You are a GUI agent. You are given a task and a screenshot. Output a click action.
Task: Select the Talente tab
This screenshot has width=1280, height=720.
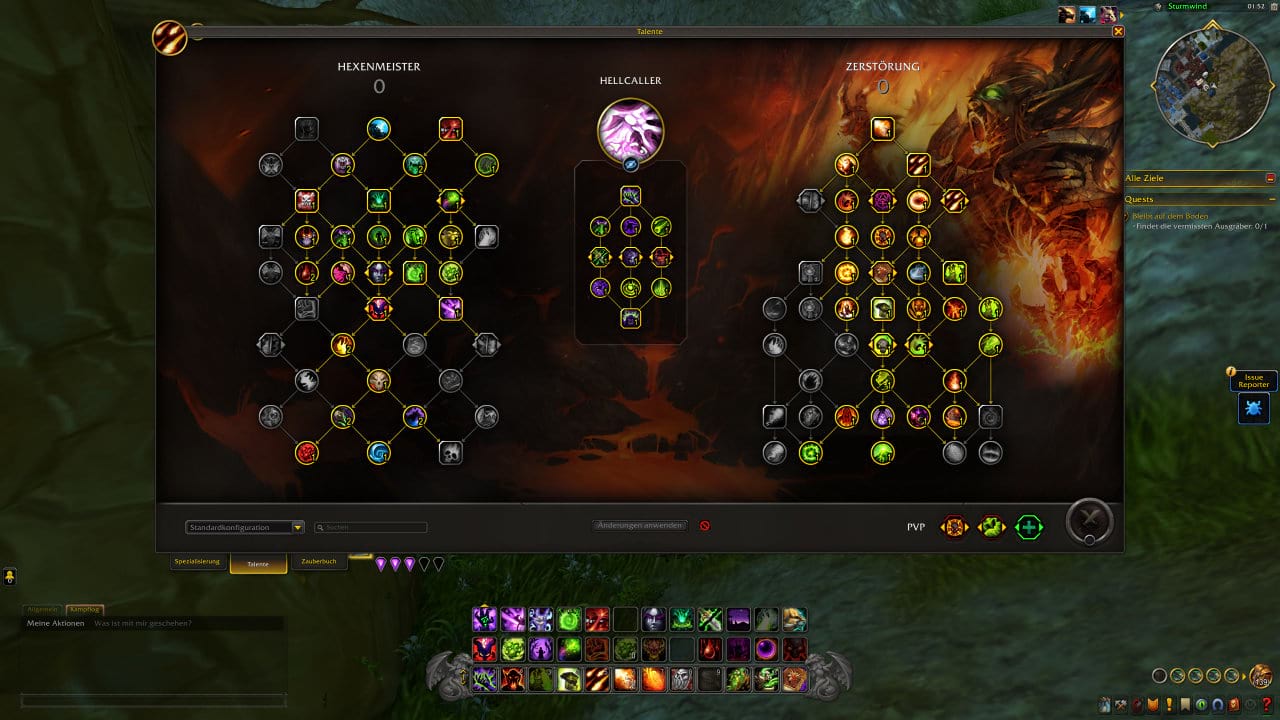click(258, 564)
